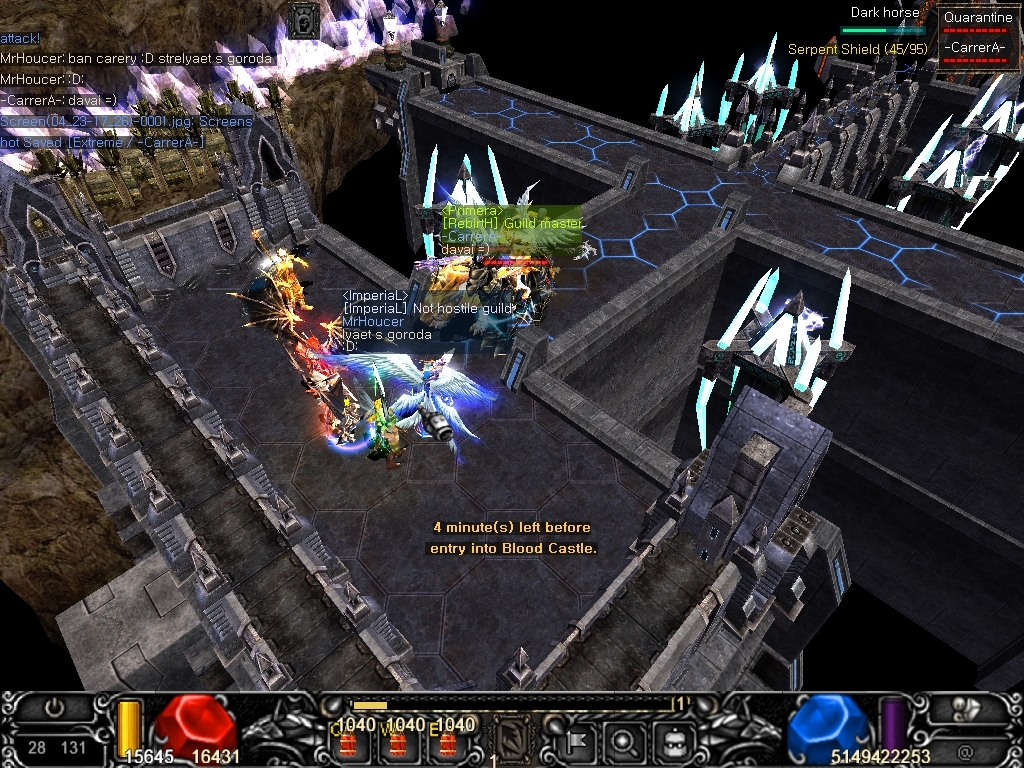Use the potion in the W slot
The width and height of the screenshot is (1024, 768).
[398, 741]
